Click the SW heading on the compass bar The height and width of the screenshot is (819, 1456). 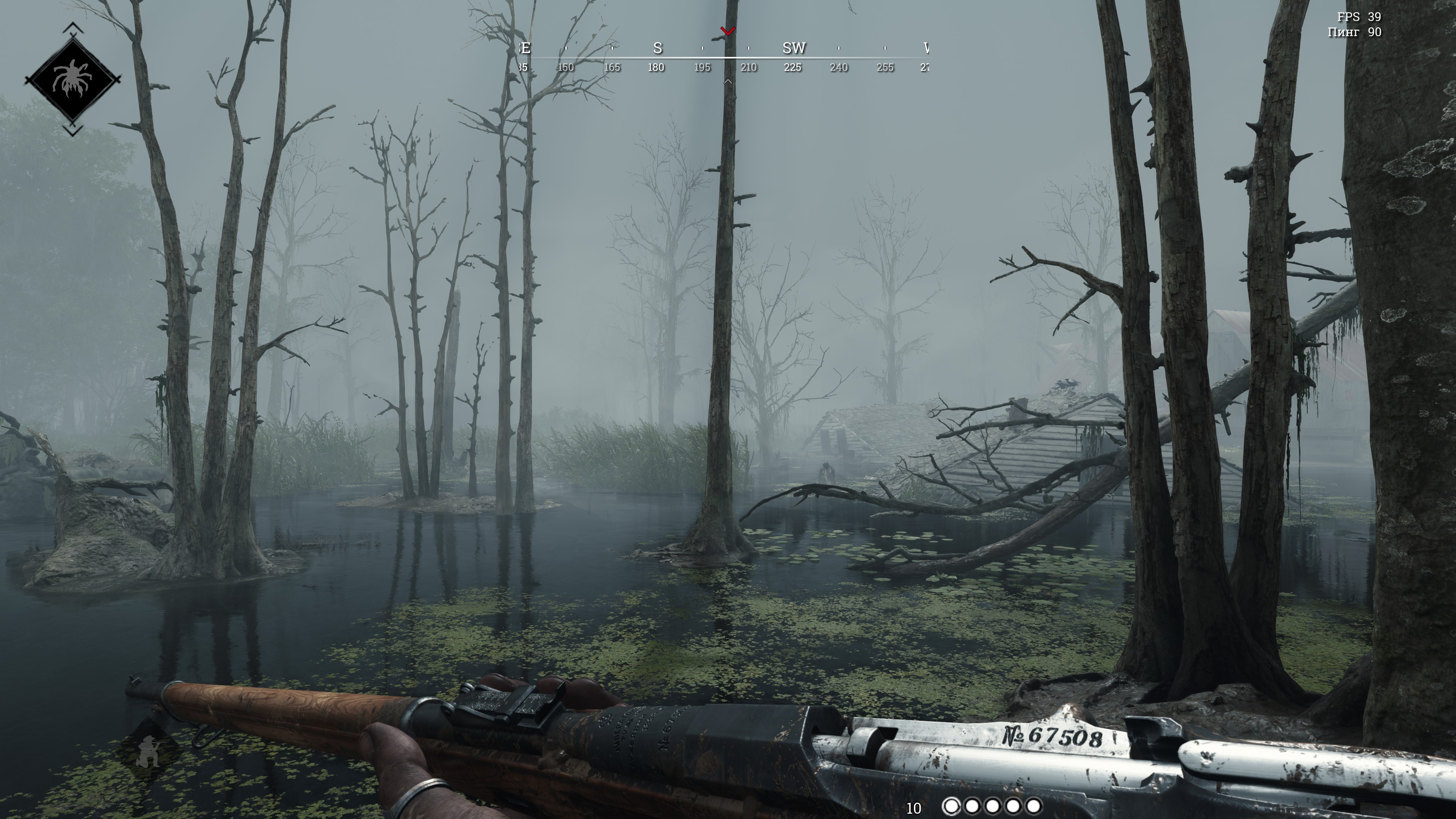(x=794, y=49)
